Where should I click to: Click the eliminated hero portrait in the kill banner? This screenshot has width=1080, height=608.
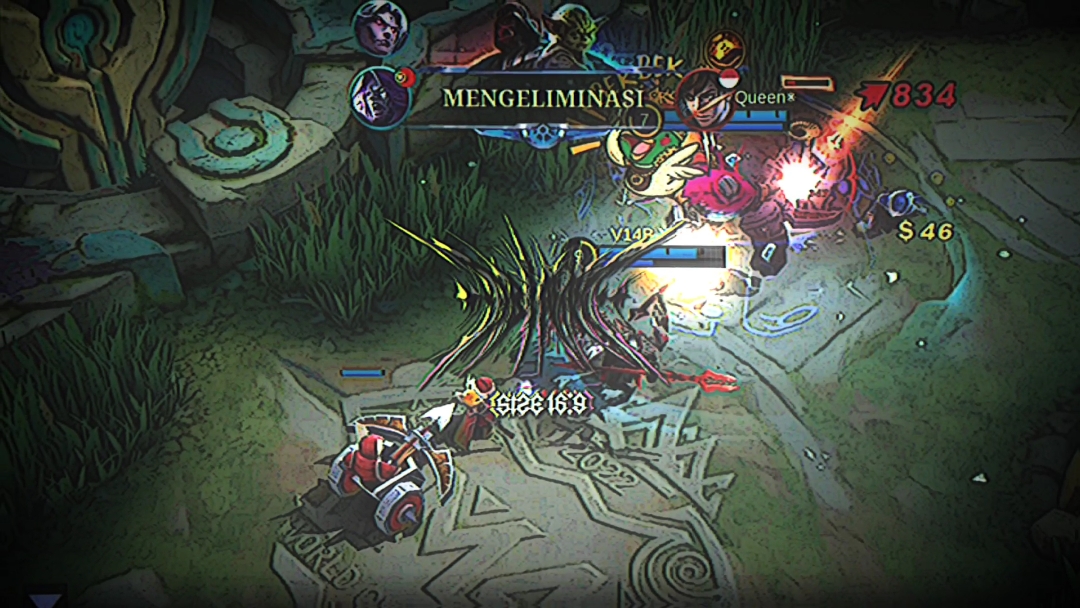[705, 98]
